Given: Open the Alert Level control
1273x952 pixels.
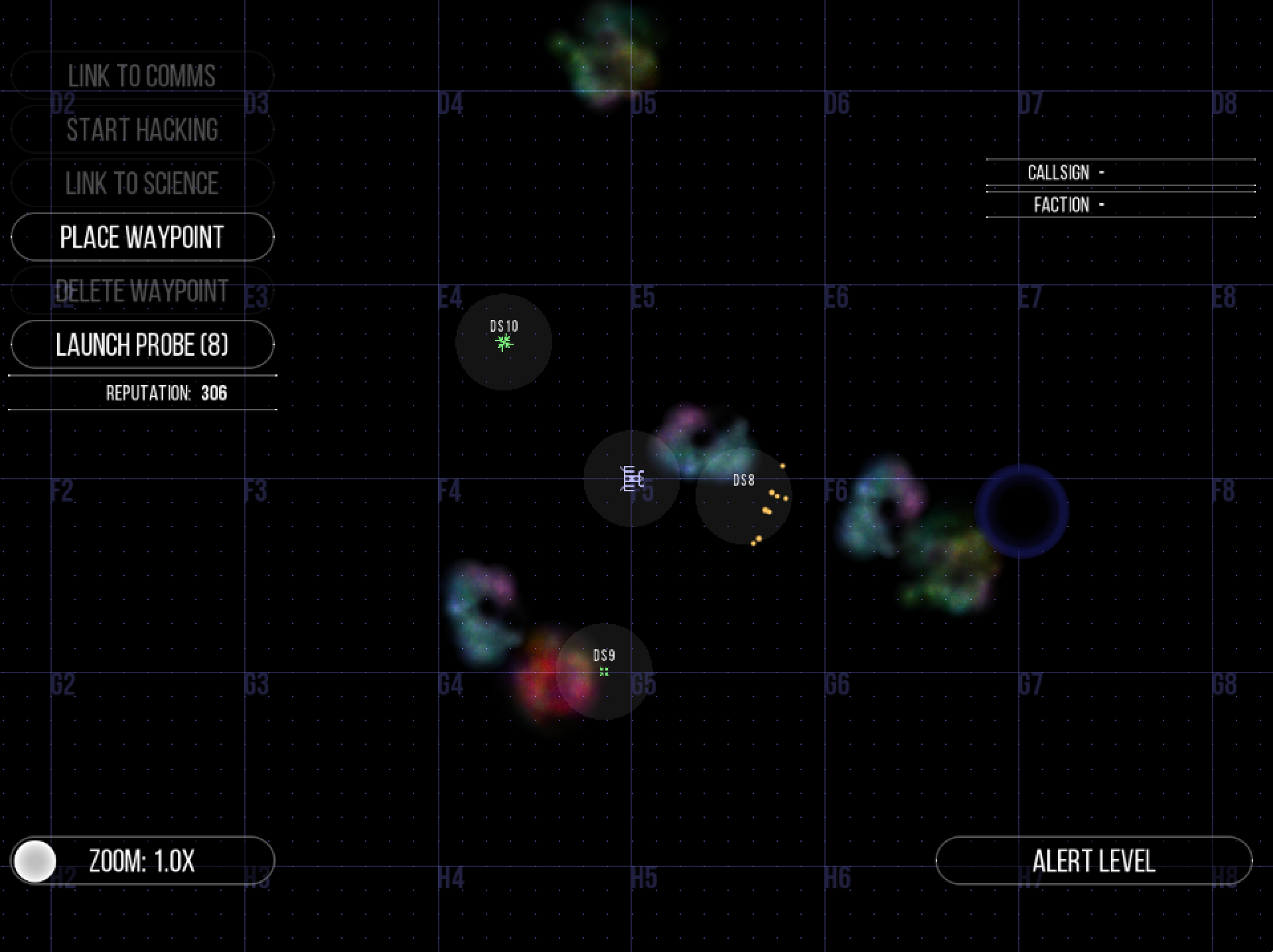Looking at the screenshot, I should coord(1094,860).
